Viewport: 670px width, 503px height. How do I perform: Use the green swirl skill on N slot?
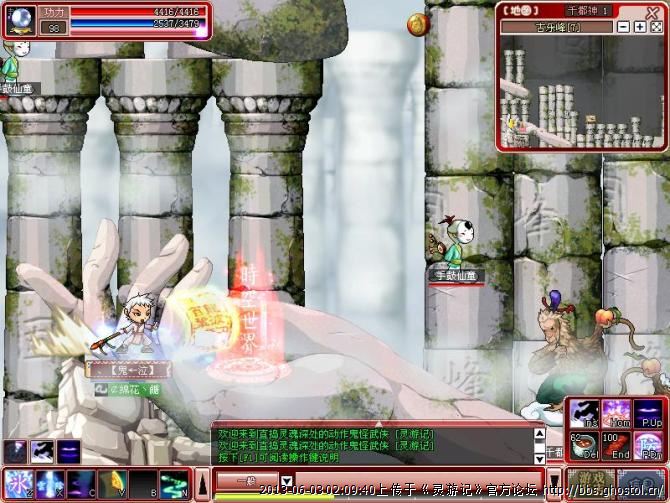pyautogui.click(x=174, y=484)
